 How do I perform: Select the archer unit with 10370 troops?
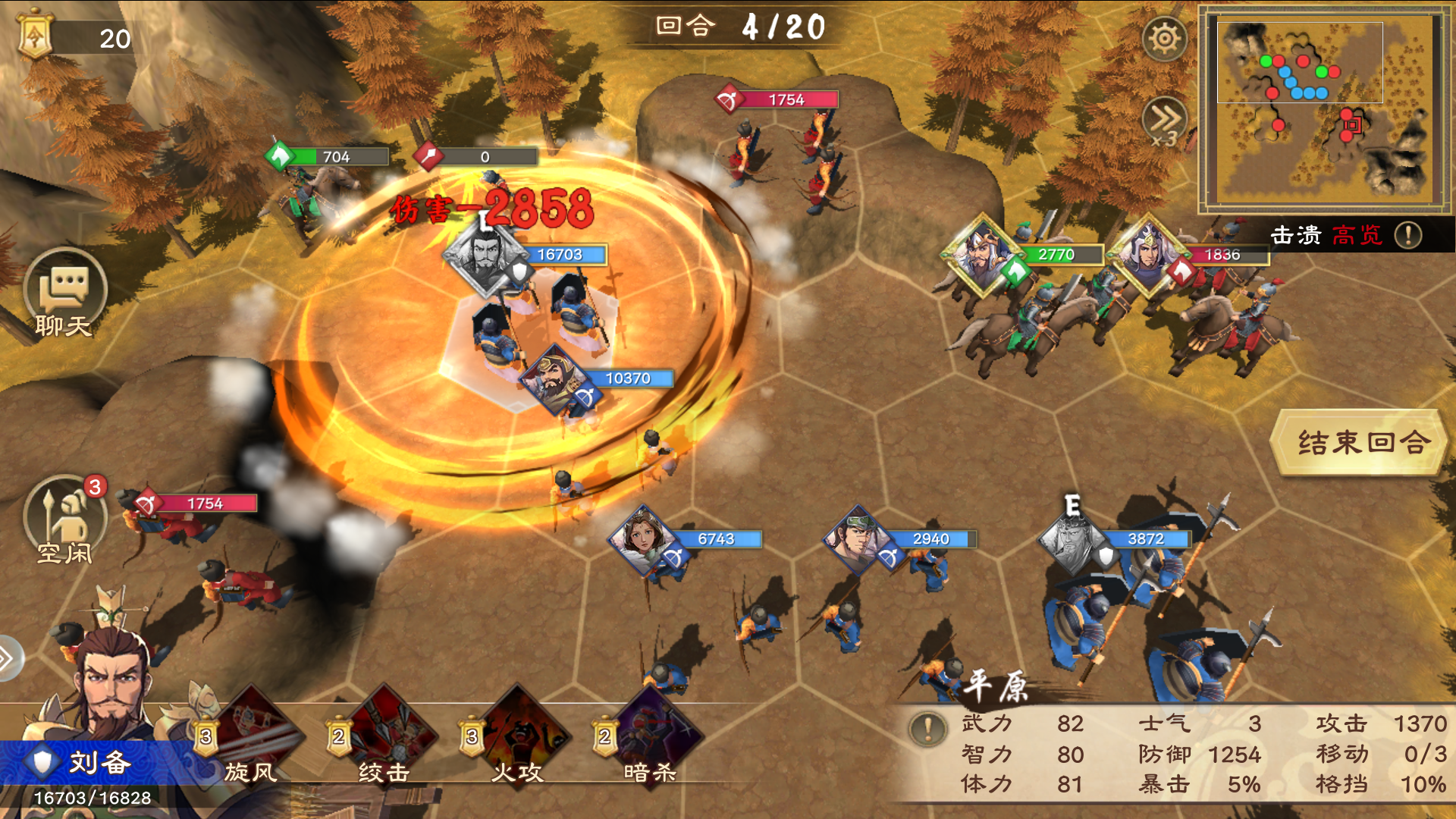[x=556, y=378]
